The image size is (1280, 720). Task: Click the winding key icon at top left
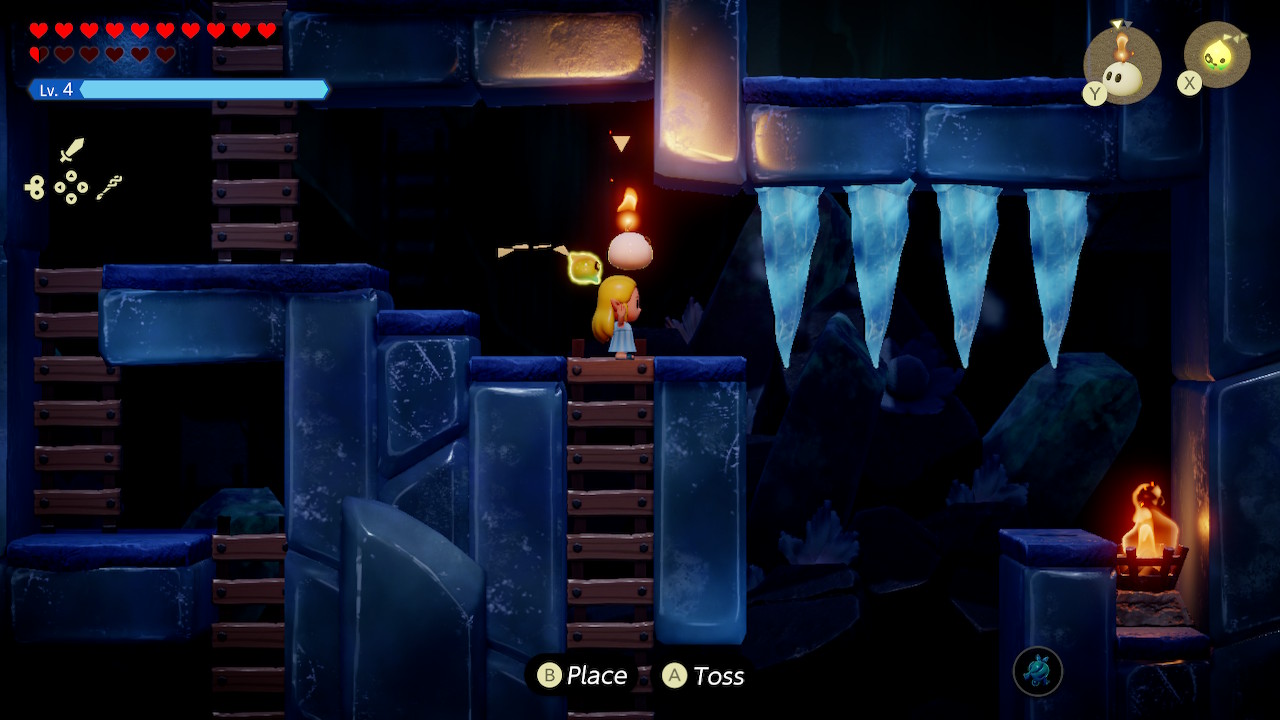(x=37, y=187)
